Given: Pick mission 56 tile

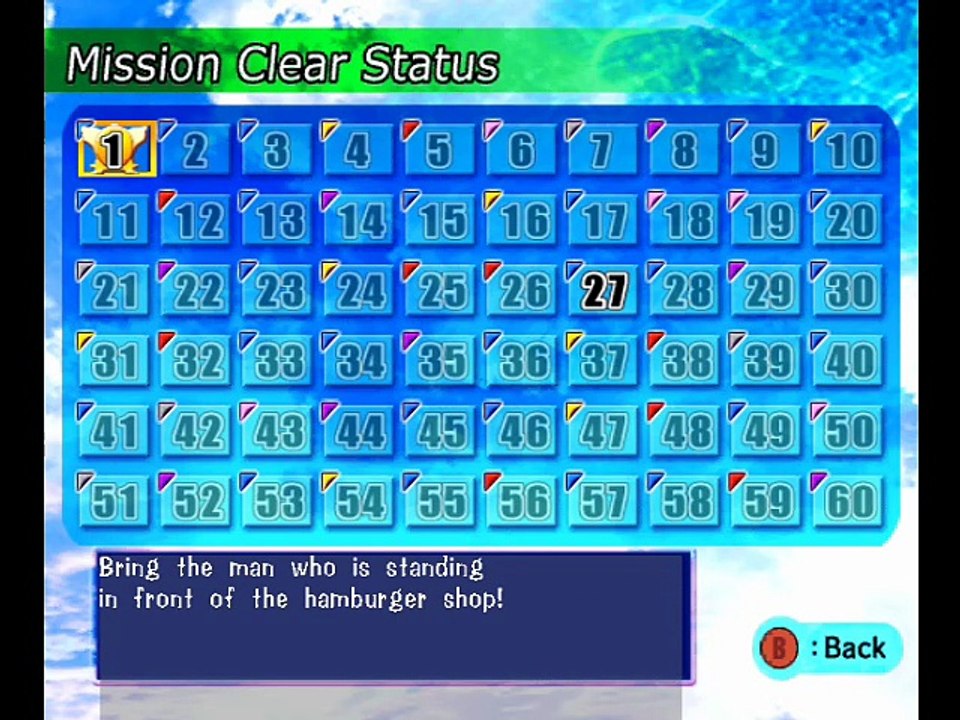Looking at the screenshot, I should click(522, 501).
